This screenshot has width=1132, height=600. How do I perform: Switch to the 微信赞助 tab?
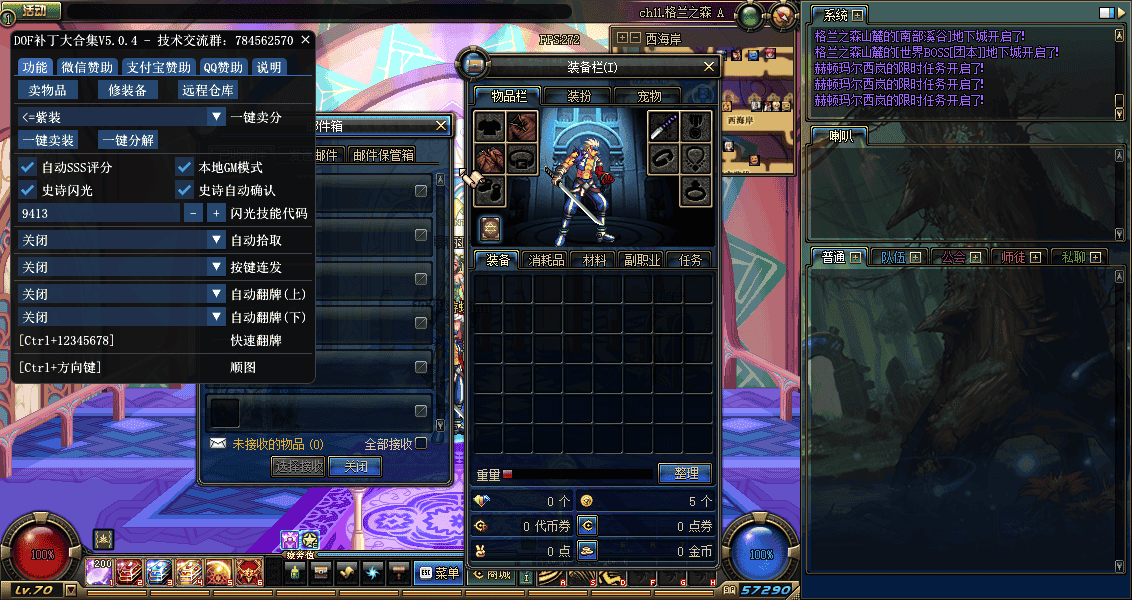pos(86,67)
